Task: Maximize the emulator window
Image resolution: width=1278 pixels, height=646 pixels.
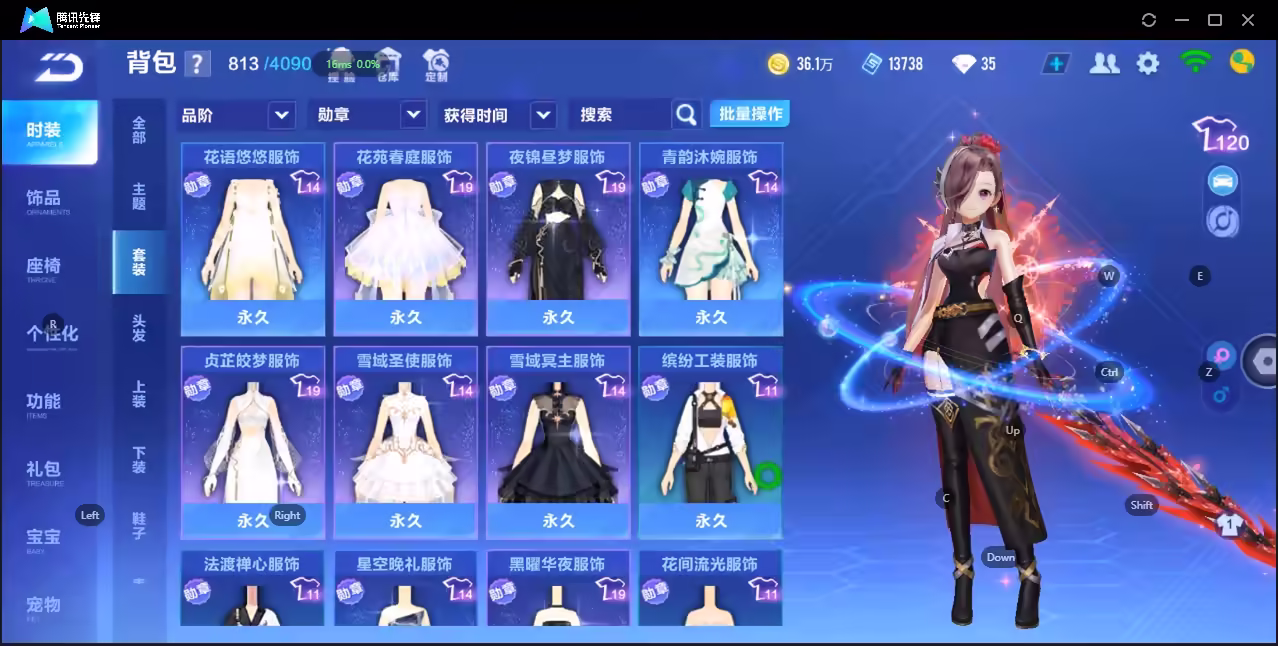Action: [x=1215, y=20]
